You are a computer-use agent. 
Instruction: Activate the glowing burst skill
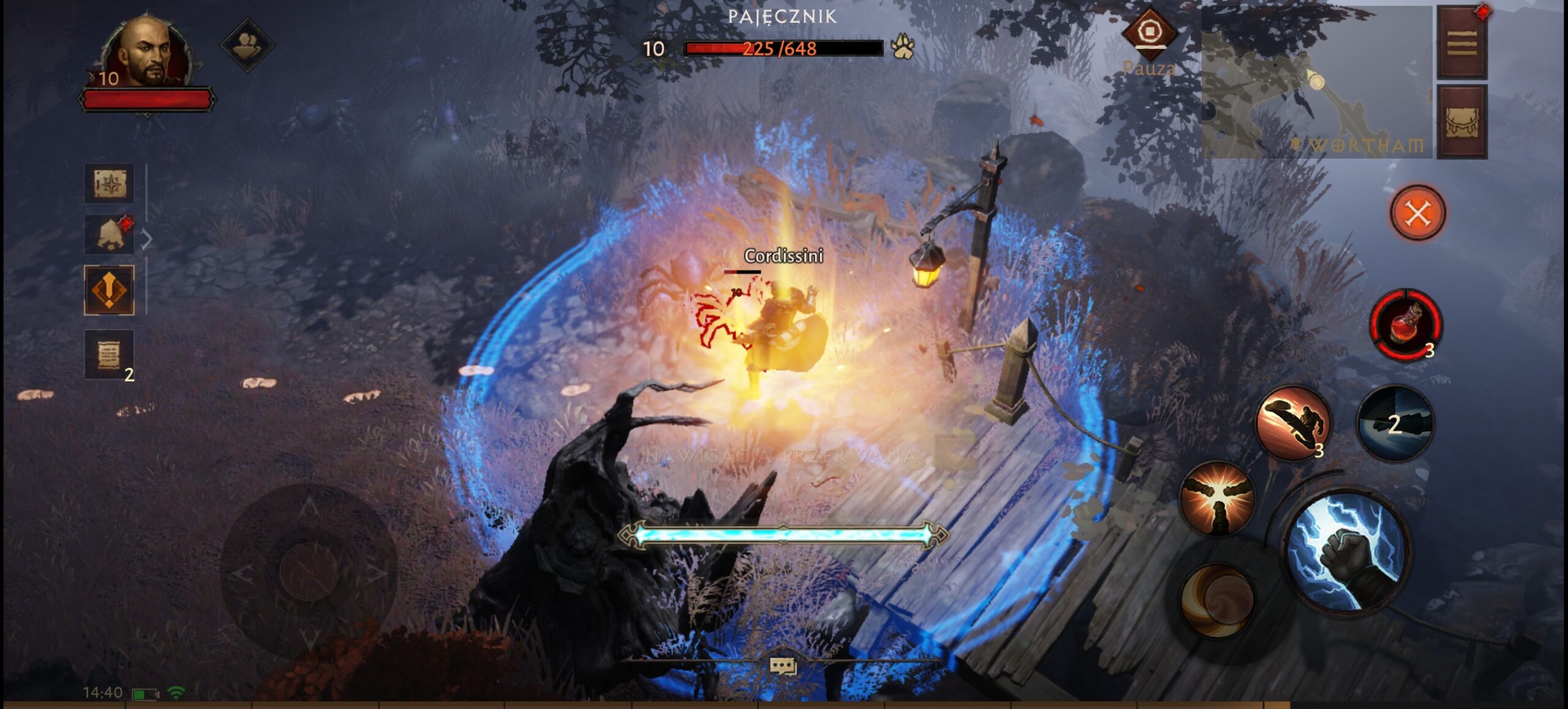tap(1217, 498)
